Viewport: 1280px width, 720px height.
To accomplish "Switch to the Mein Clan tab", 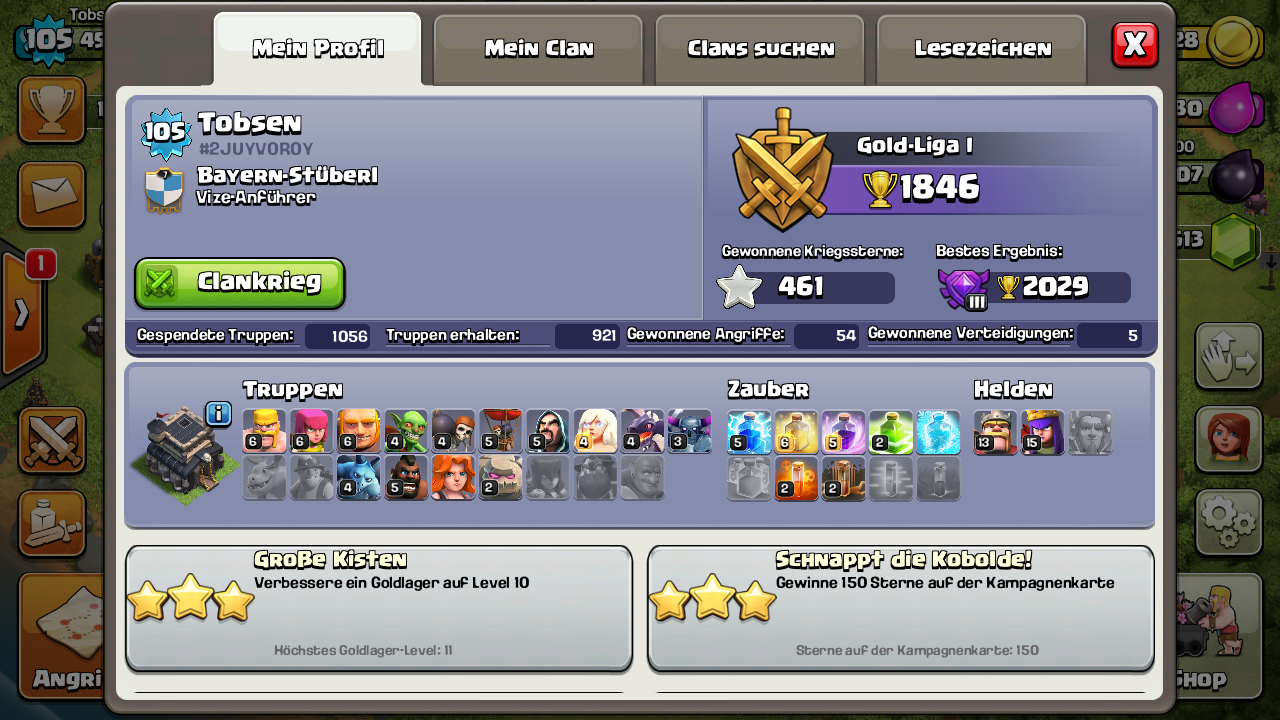I will tap(539, 48).
